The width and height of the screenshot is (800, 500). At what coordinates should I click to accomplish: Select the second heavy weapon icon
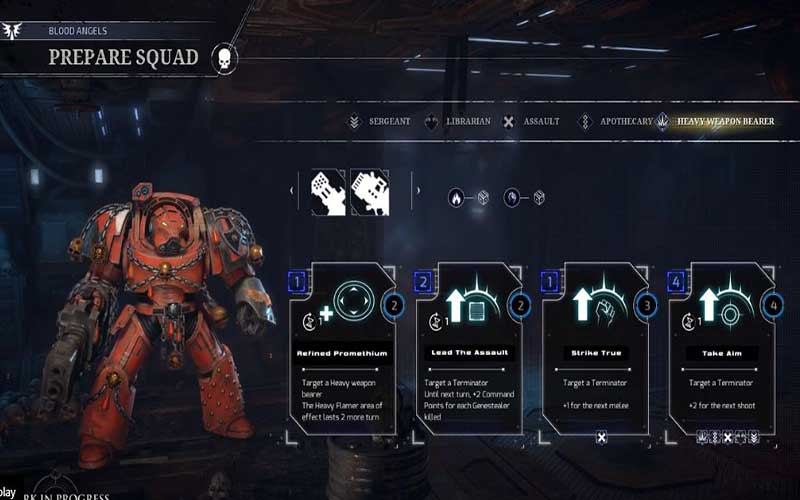click(370, 192)
